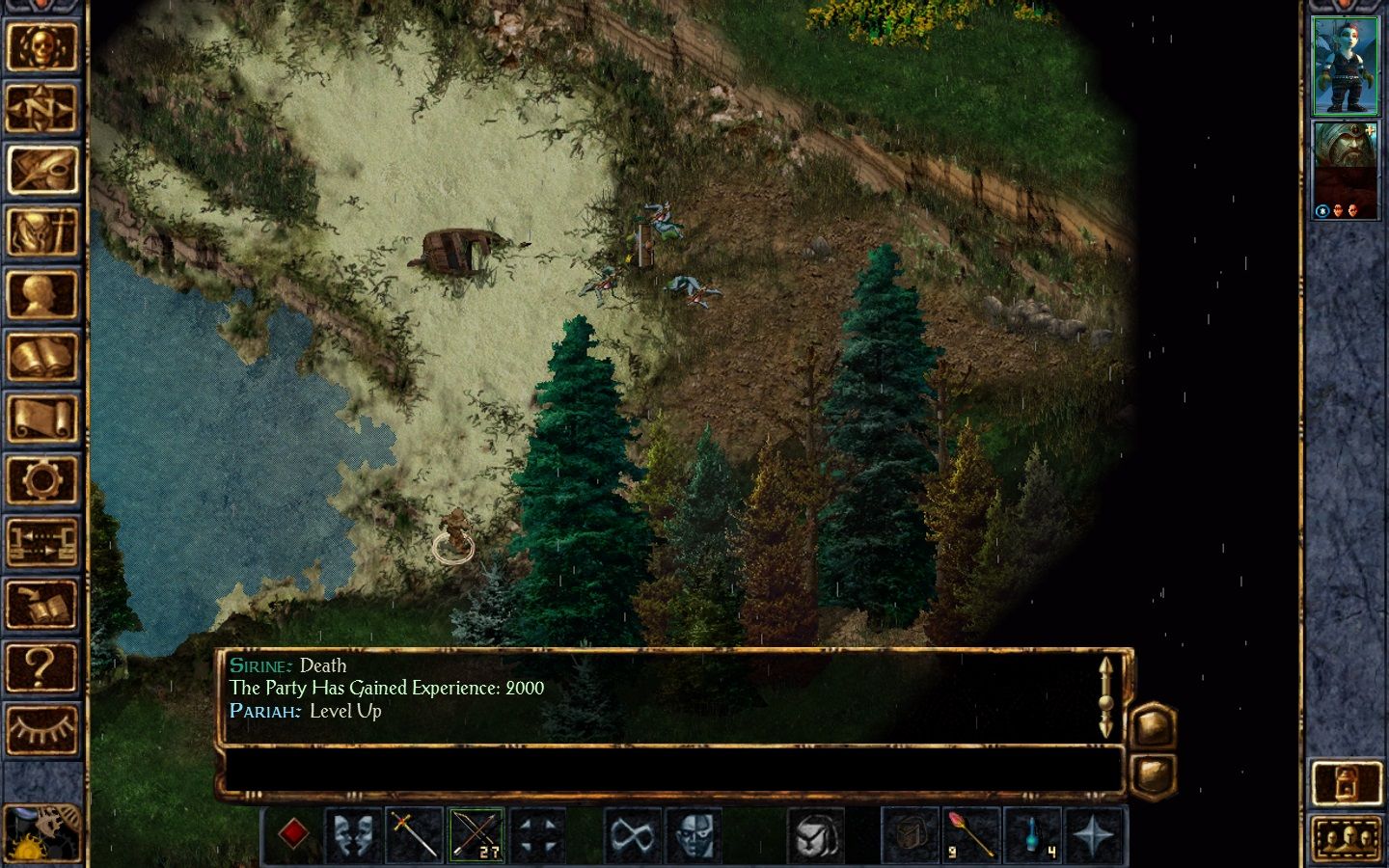Click the red diamond button on action bar

(293, 834)
